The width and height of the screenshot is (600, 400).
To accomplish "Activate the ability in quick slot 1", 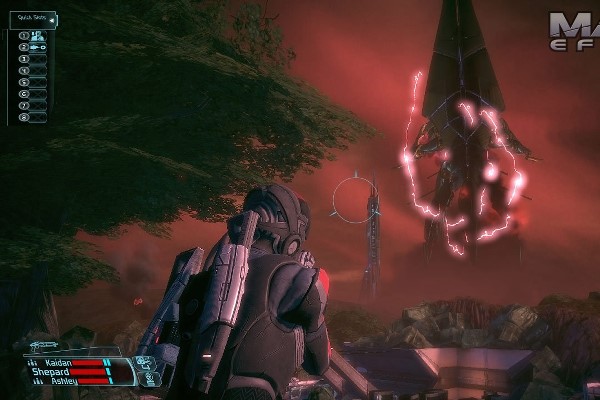I will point(35,35).
